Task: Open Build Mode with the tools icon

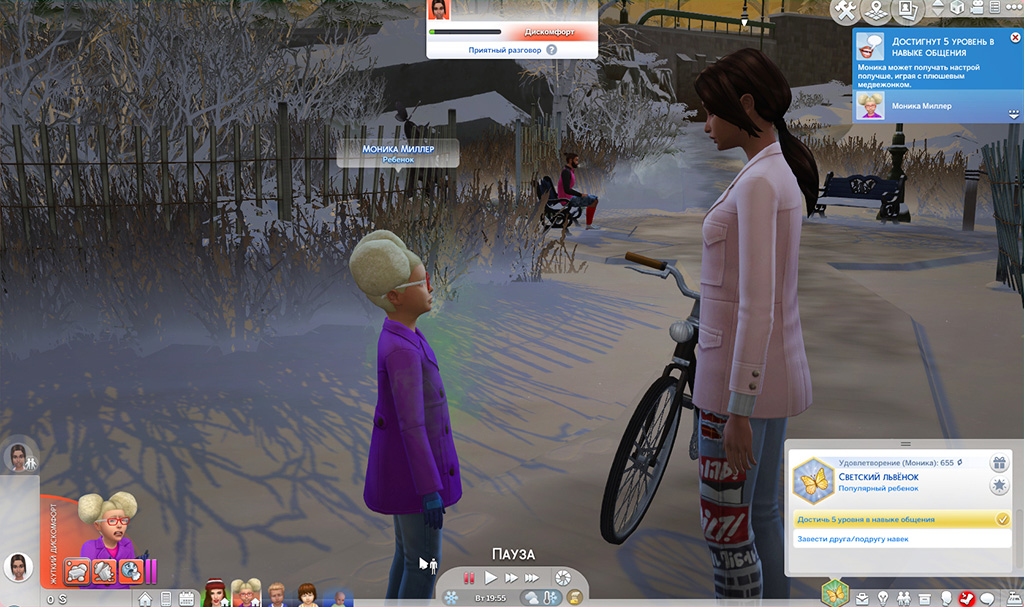Action: [x=846, y=11]
